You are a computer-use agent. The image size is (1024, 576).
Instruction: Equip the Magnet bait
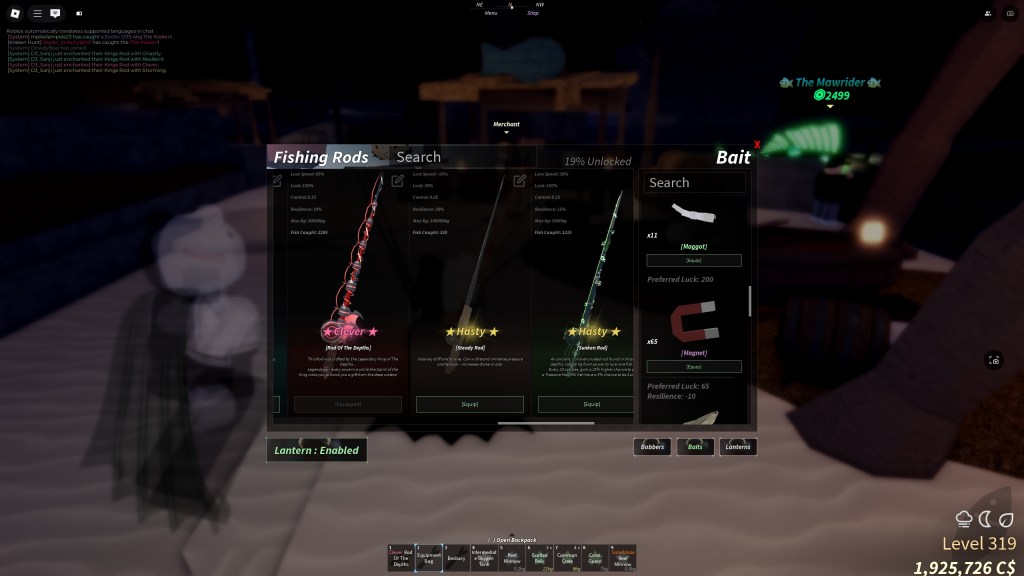click(x=694, y=366)
